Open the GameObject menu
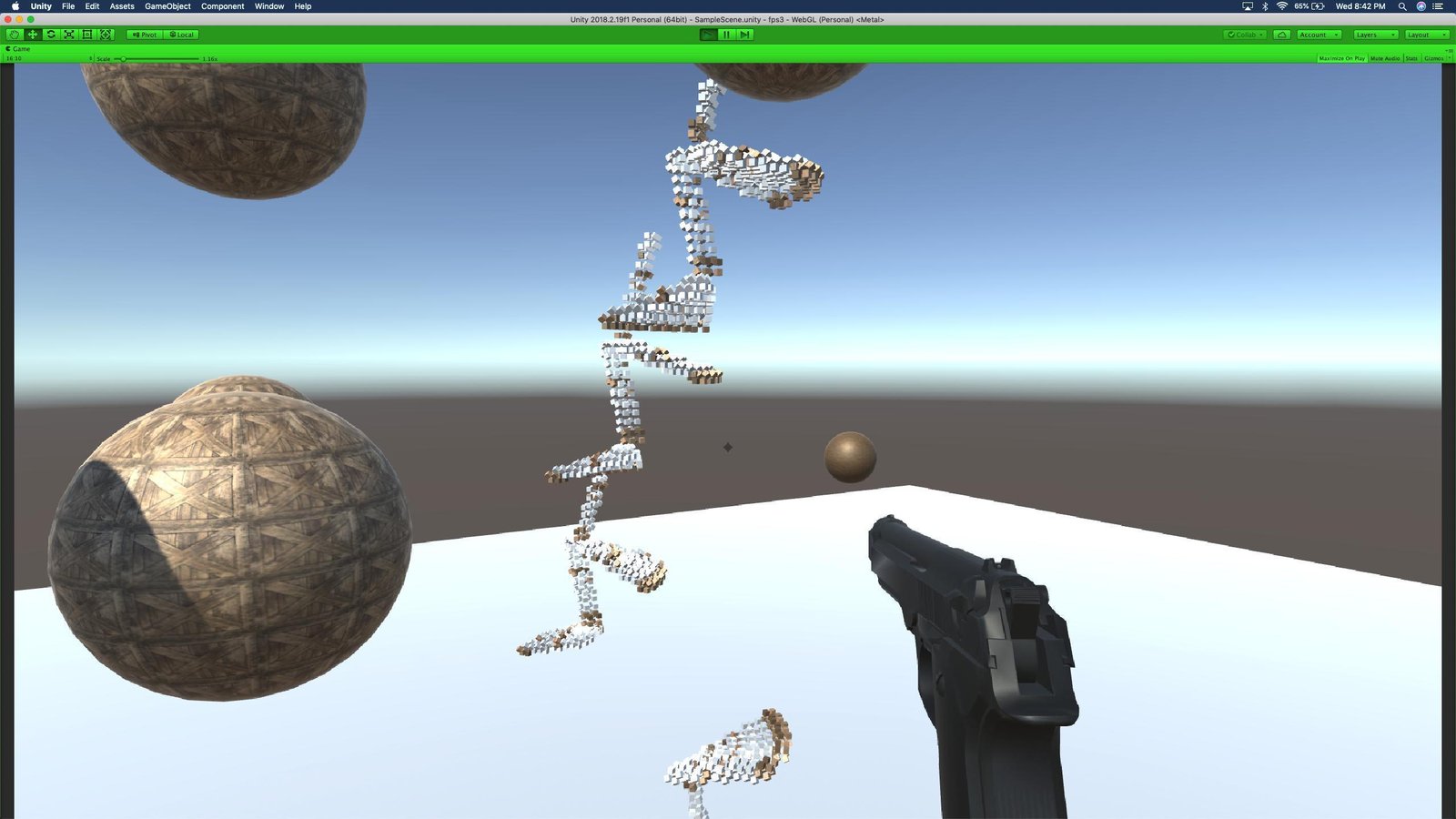 point(167,5)
